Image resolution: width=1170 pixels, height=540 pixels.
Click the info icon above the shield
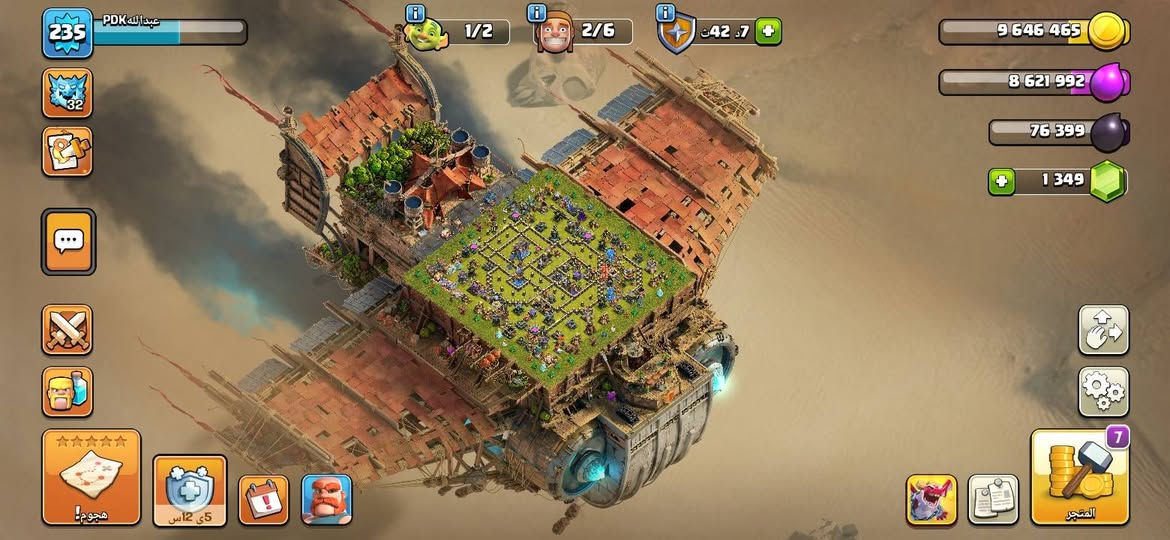tap(664, 13)
